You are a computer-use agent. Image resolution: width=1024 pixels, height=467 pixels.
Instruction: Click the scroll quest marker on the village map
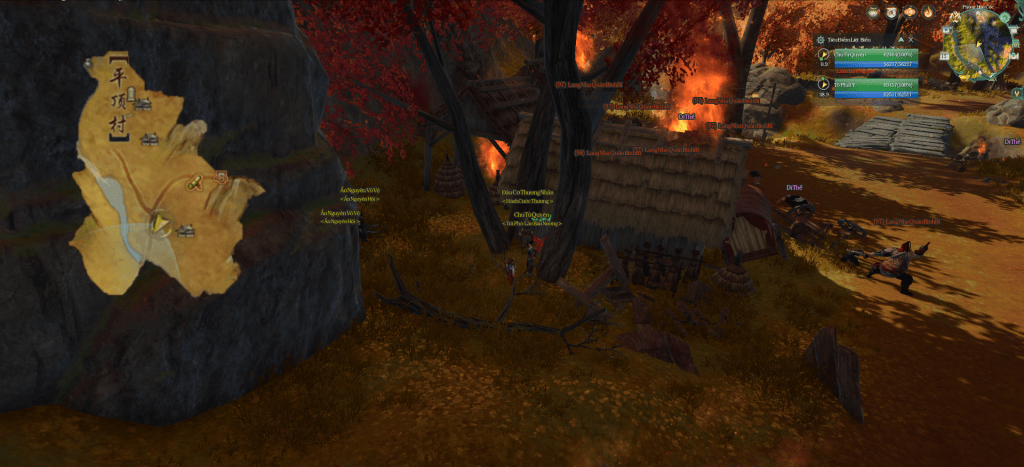click(194, 182)
